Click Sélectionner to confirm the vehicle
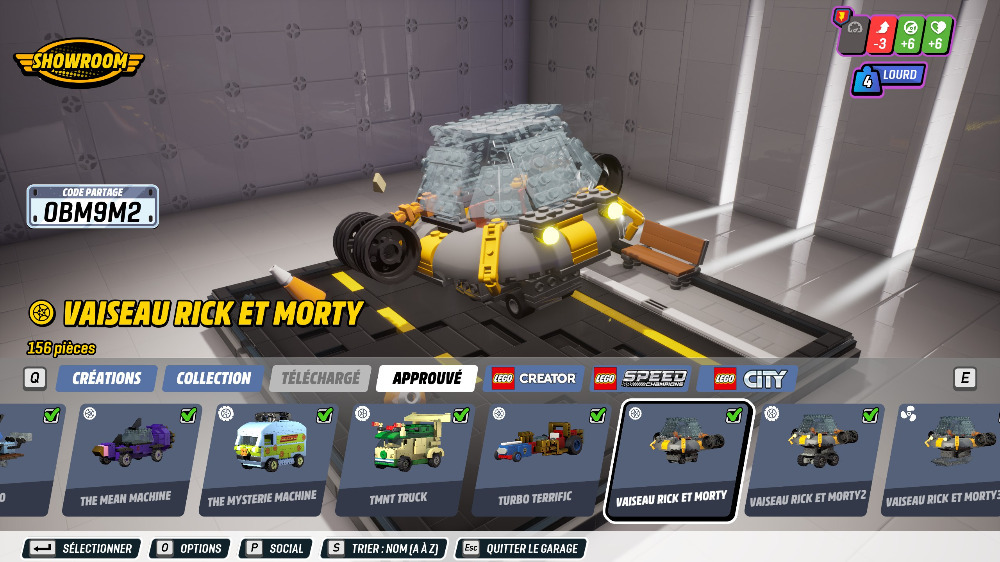Screen dimensions: 1000x562 (x=83, y=548)
